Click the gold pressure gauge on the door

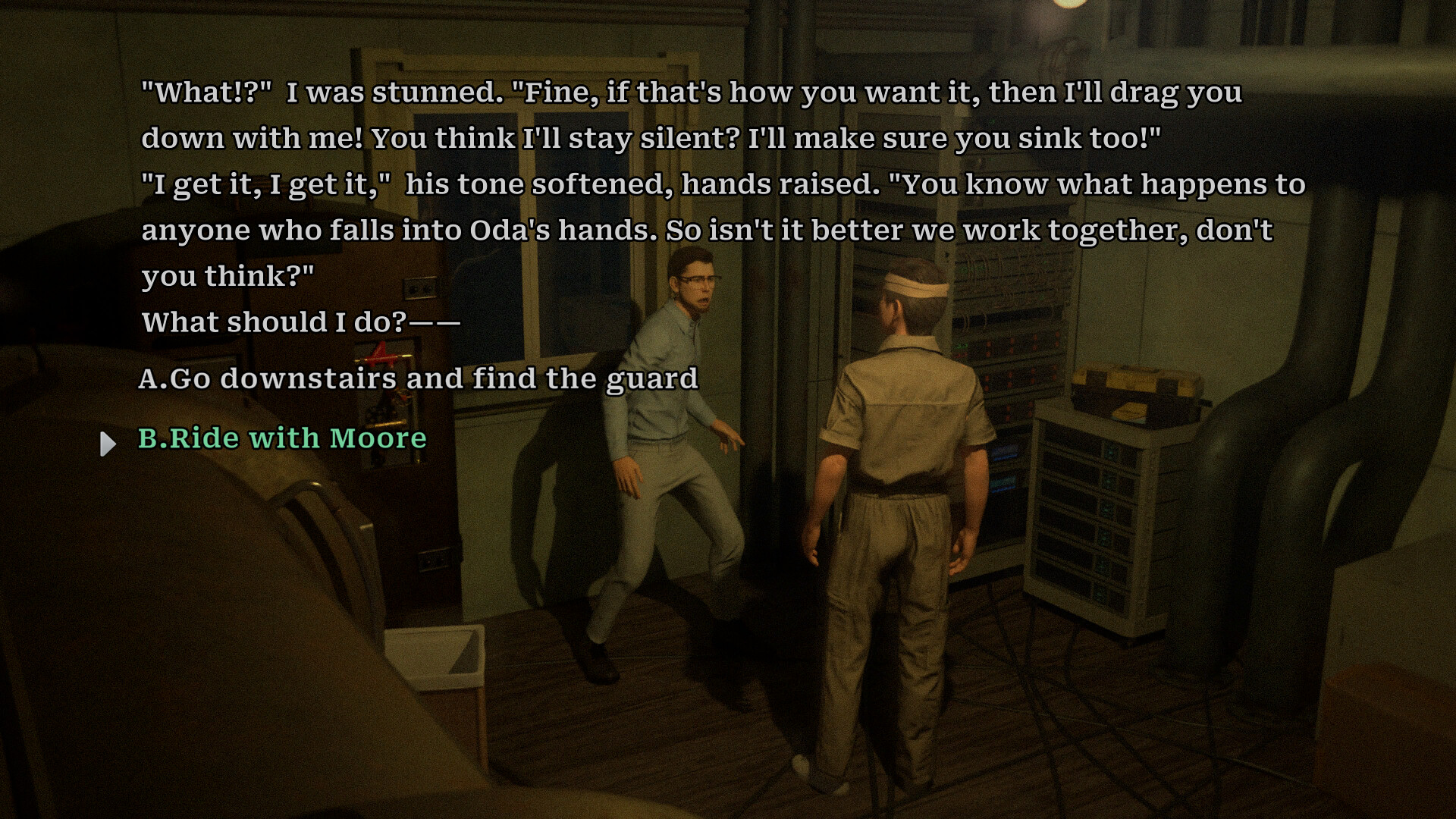point(403,398)
